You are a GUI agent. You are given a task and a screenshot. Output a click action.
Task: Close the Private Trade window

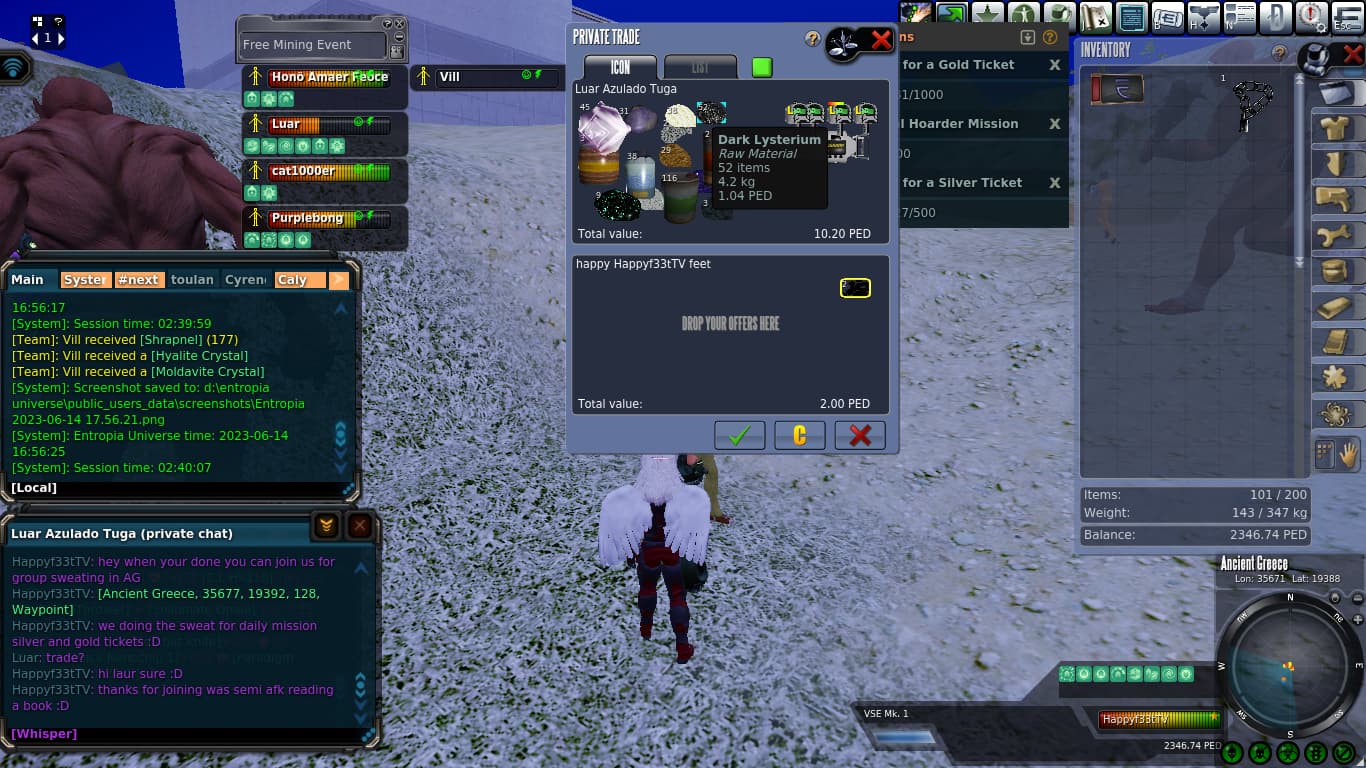[881, 40]
